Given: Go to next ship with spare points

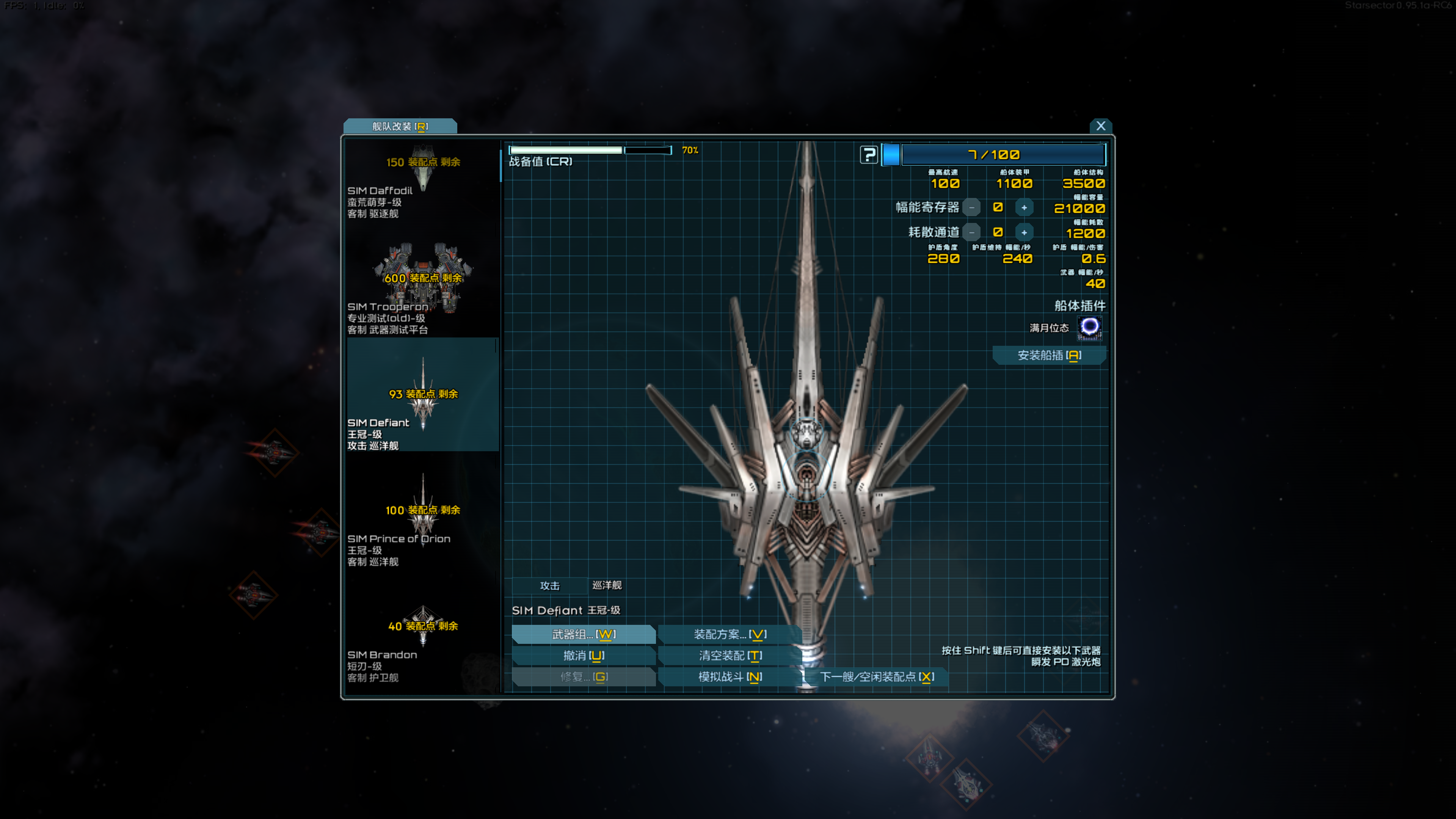Looking at the screenshot, I should (876, 676).
